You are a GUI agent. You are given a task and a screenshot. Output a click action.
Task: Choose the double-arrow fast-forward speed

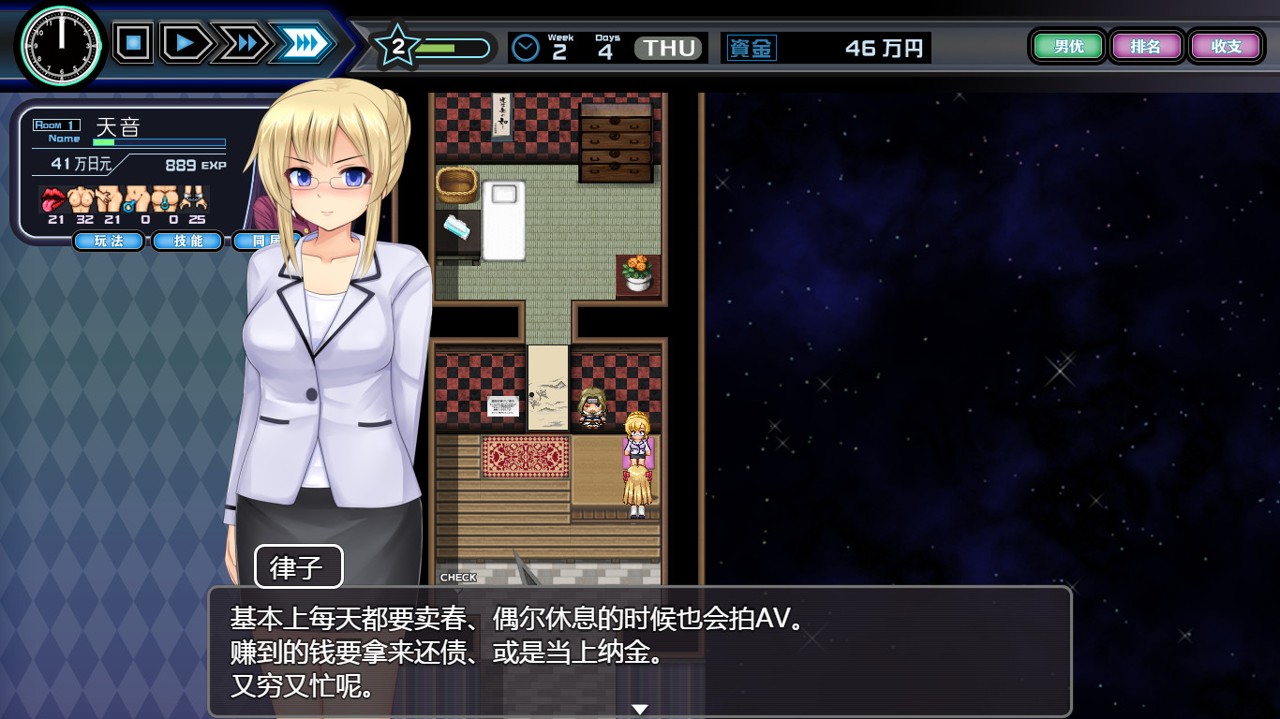click(242, 44)
